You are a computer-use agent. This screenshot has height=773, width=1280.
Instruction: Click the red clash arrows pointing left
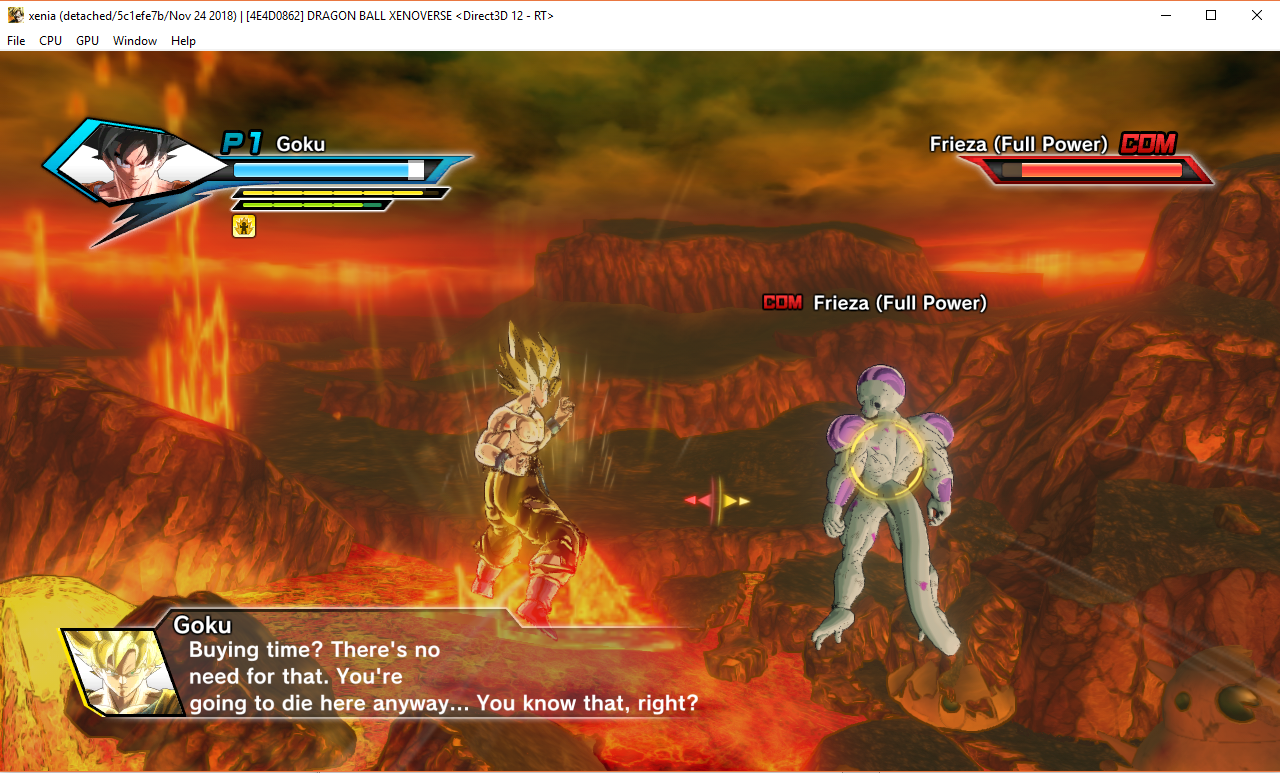coord(697,499)
